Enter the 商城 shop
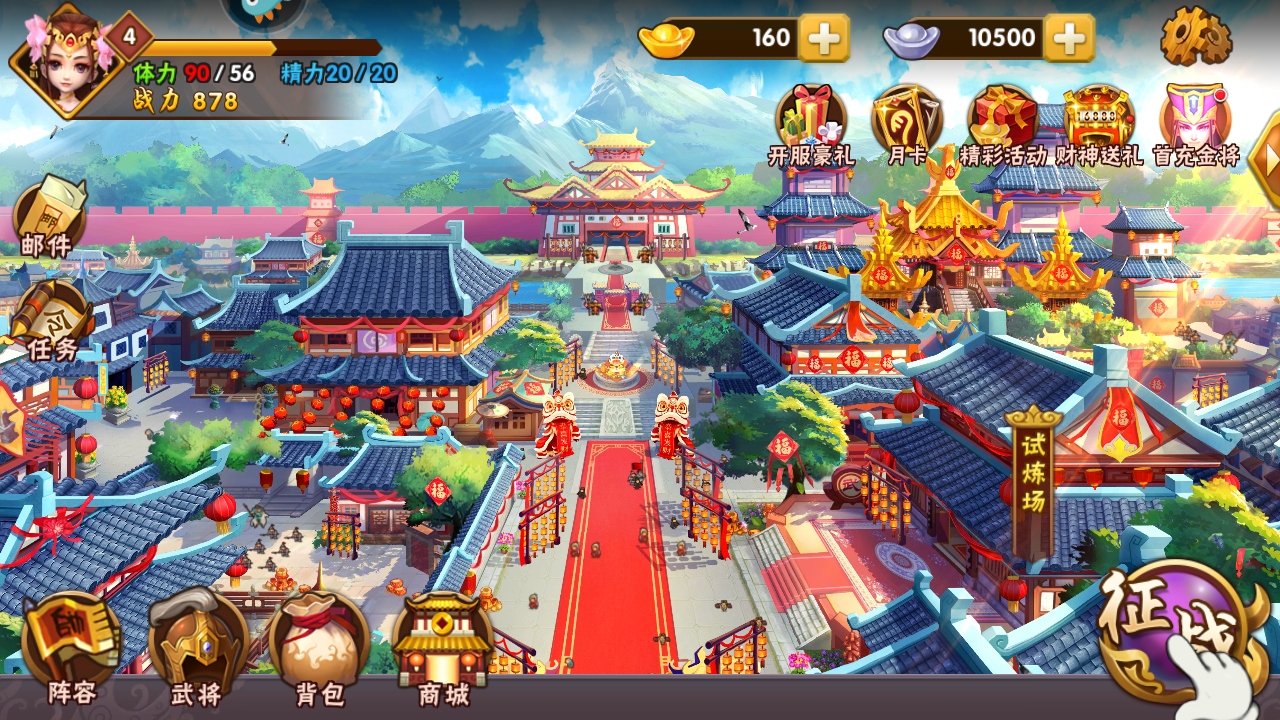1280x720 pixels. [x=442, y=645]
